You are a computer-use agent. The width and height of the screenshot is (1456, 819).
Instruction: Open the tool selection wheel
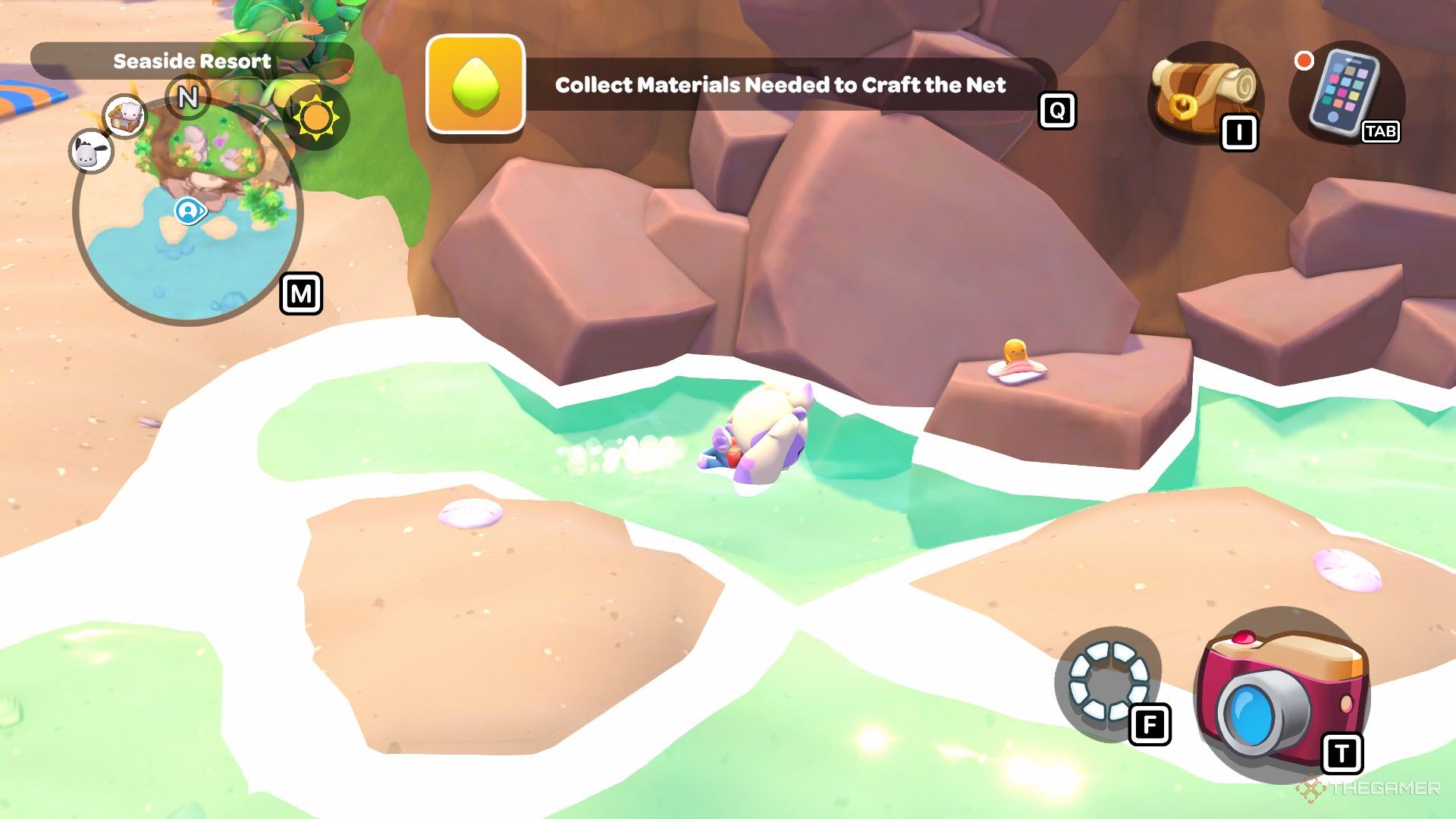tap(1108, 682)
